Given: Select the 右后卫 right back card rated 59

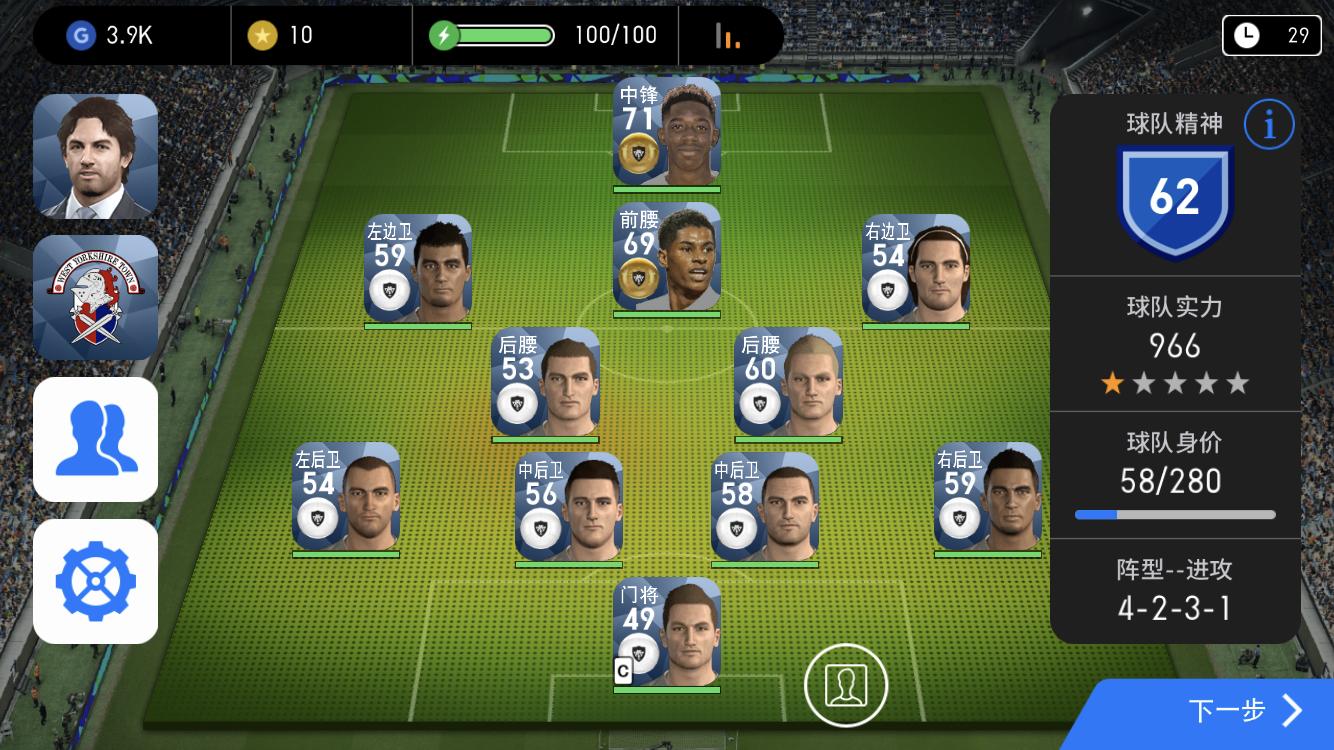Looking at the screenshot, I should (988, 496).
